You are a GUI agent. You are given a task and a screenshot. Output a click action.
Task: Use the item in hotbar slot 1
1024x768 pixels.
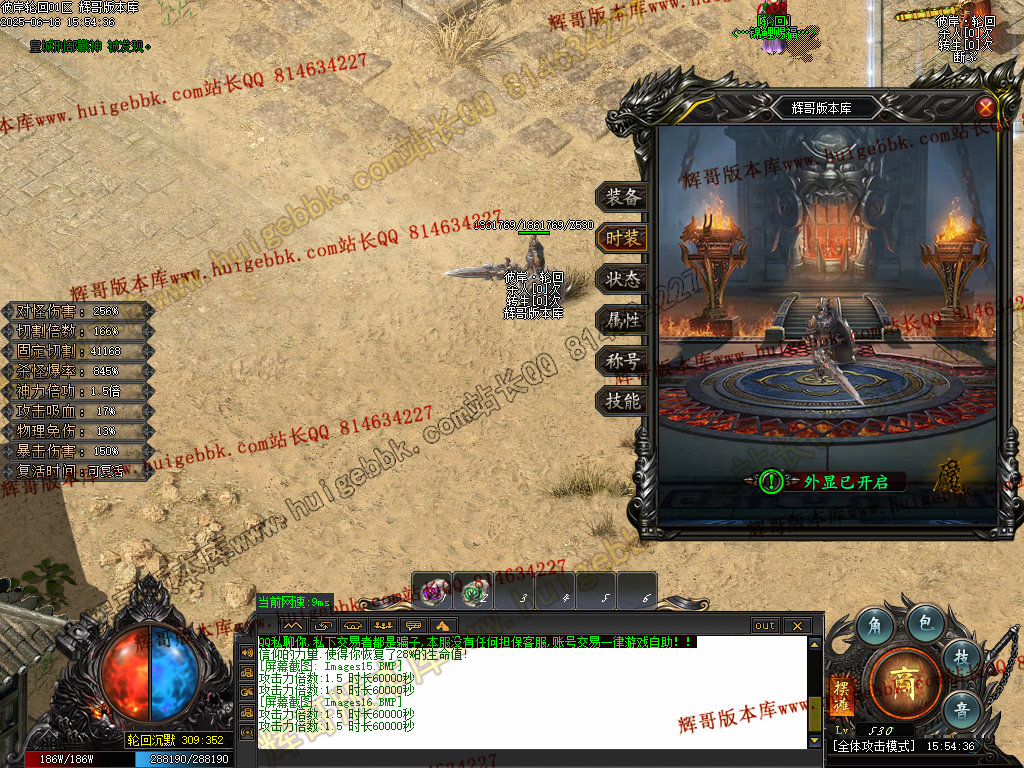[432, 591]
